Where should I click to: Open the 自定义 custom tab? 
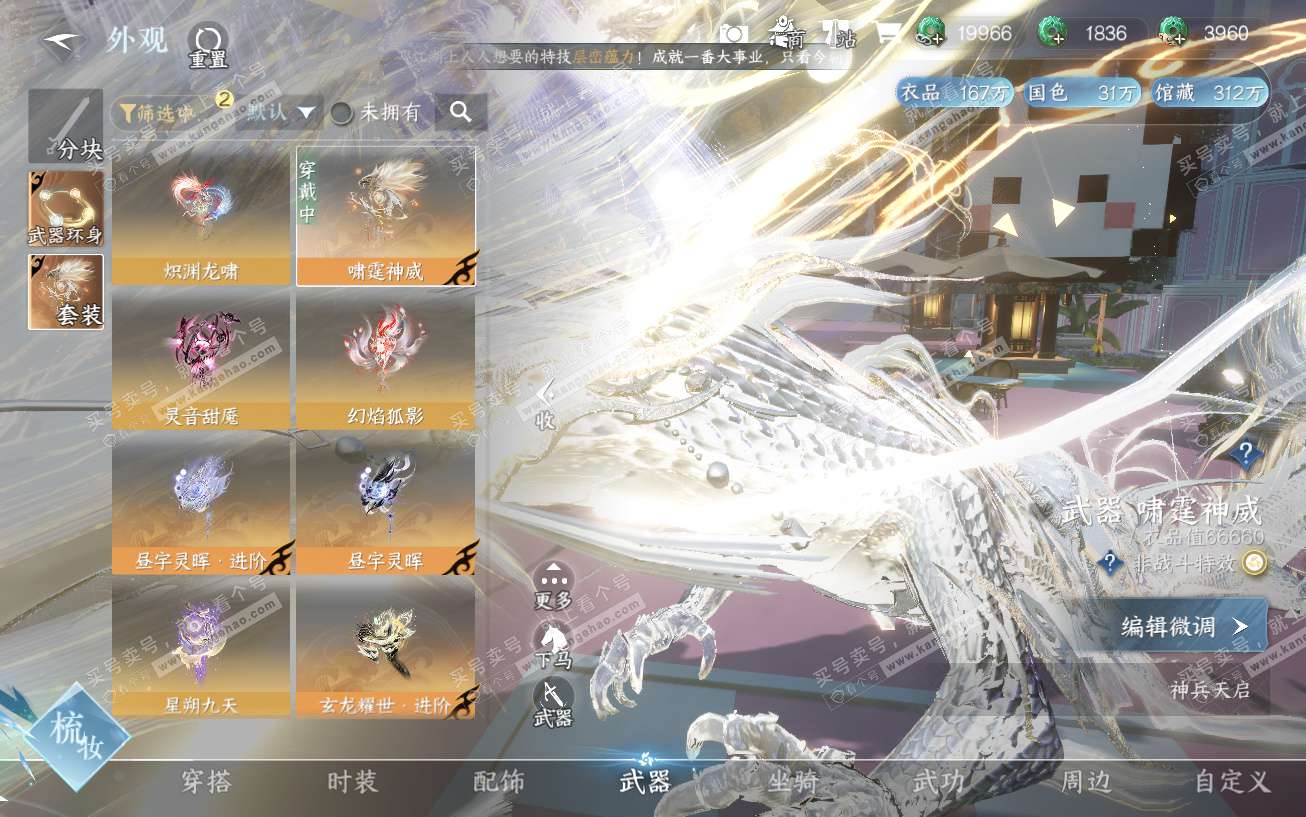(1232, 782)
